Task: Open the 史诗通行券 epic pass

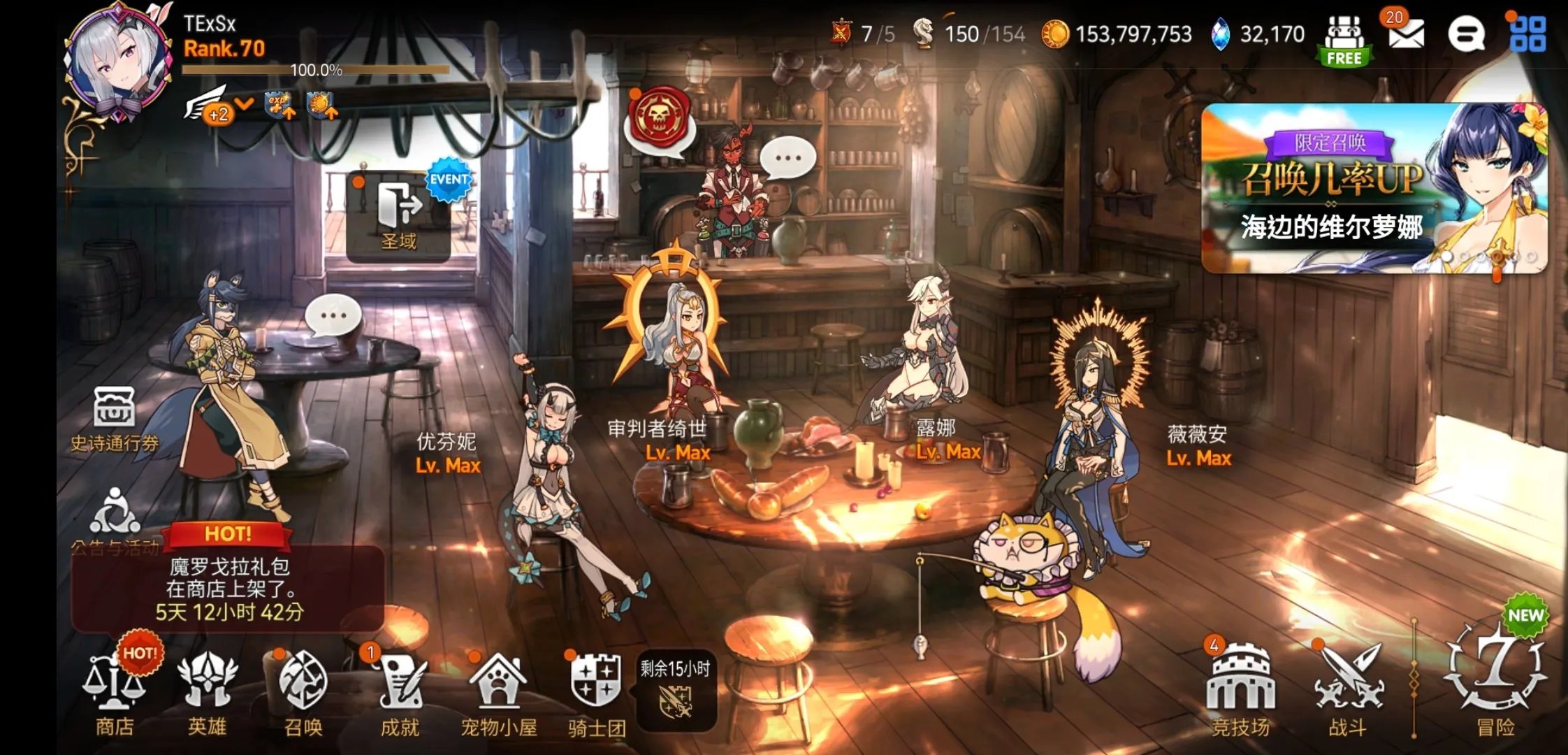Action: coord(115,419)
